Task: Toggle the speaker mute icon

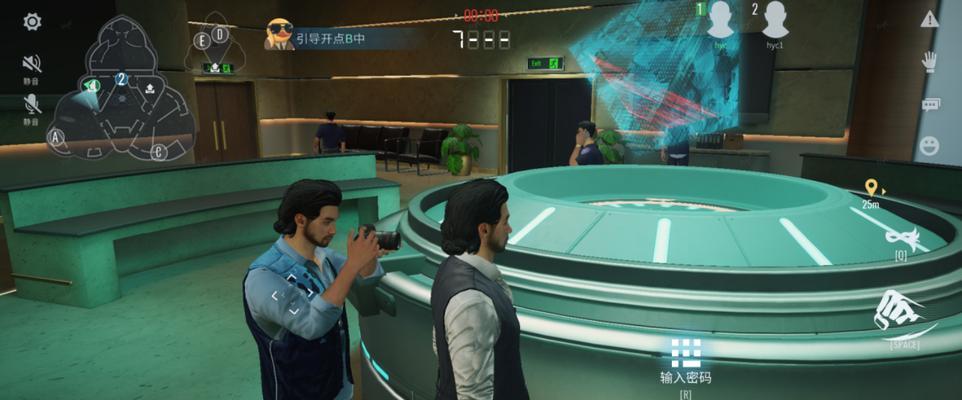Action: [32, 63]
